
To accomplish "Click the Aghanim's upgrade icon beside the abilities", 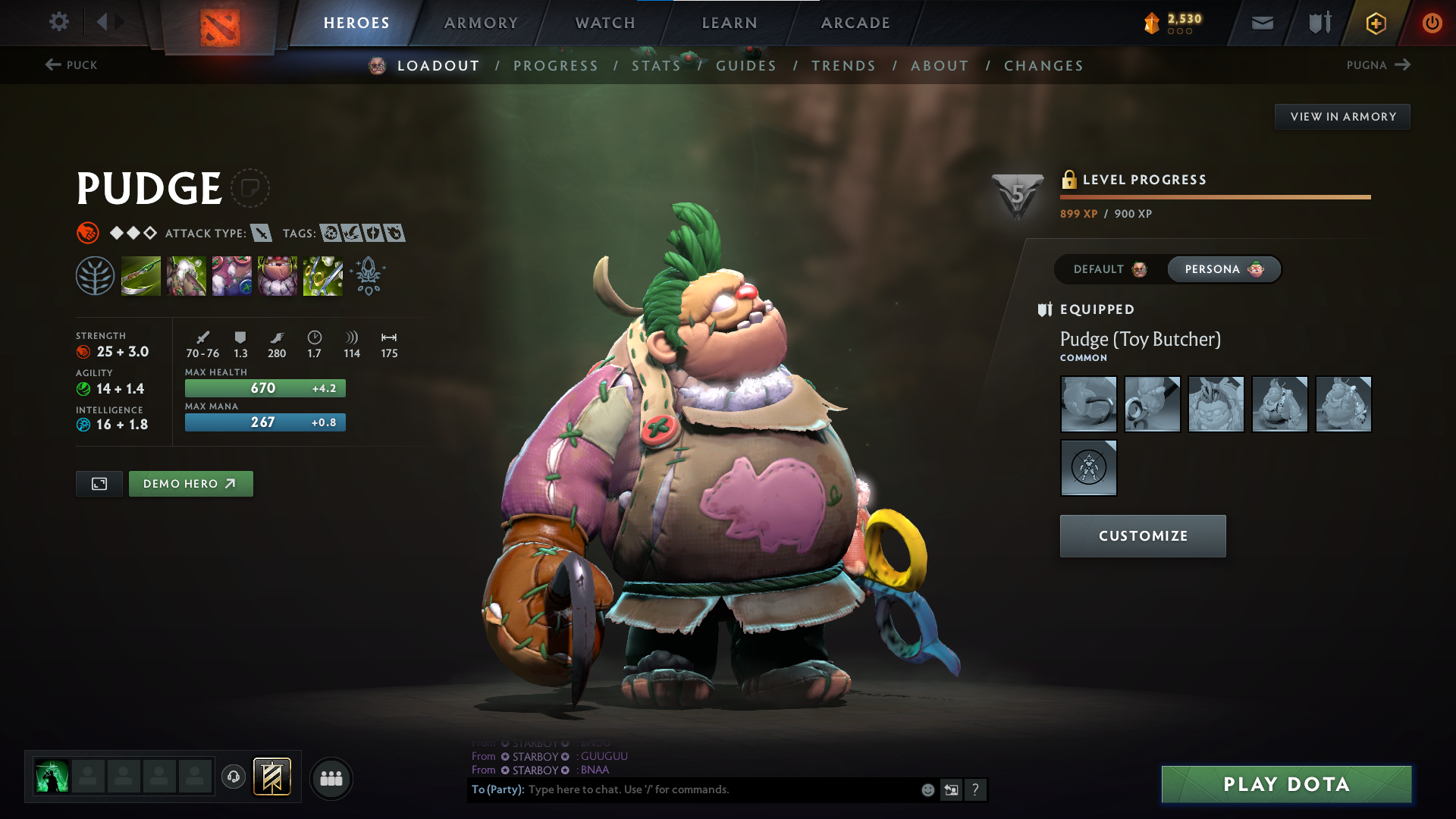I will point(369,277).
